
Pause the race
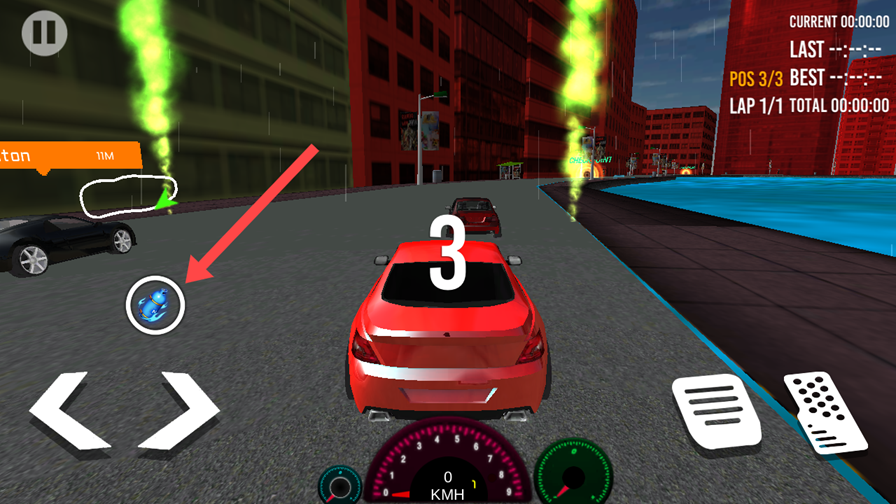tap(45, 33)
